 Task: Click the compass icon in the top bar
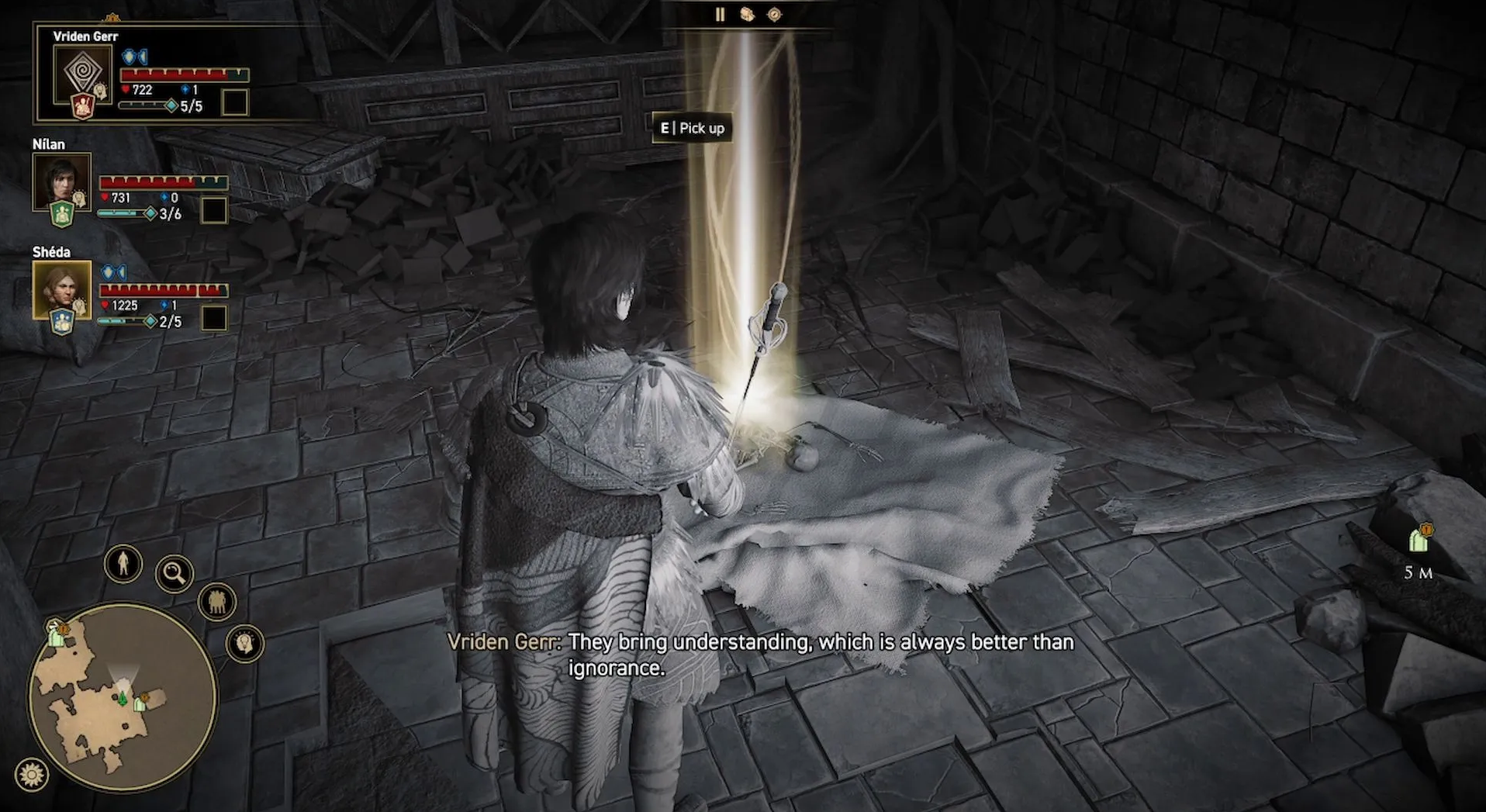pyautogui.click(x=774, y=15)
